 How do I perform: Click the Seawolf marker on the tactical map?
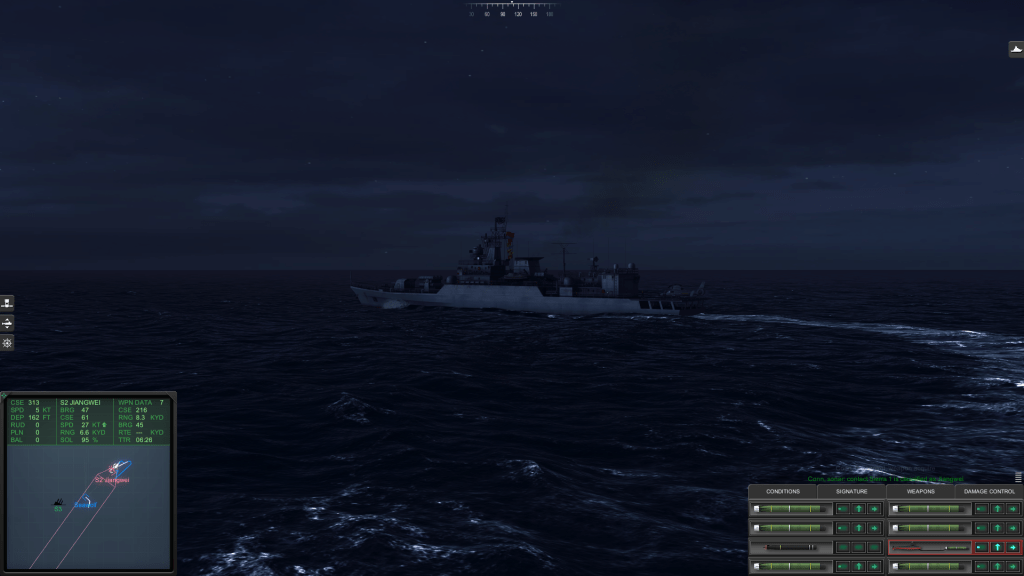pos(84,504)
